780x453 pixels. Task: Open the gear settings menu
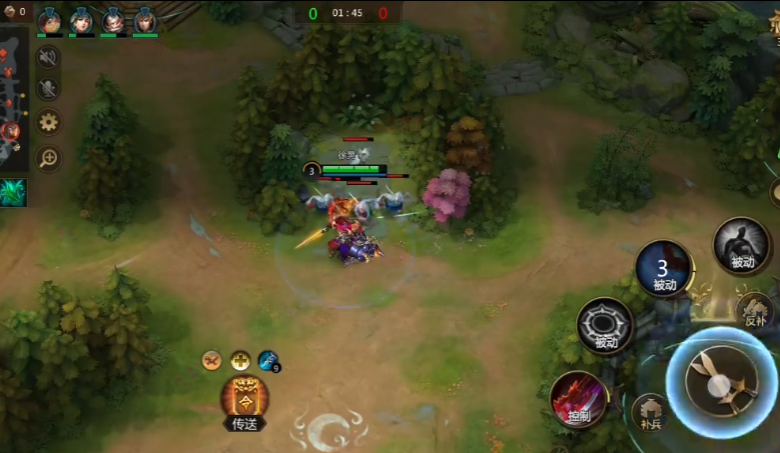click(x=47, y=123)
